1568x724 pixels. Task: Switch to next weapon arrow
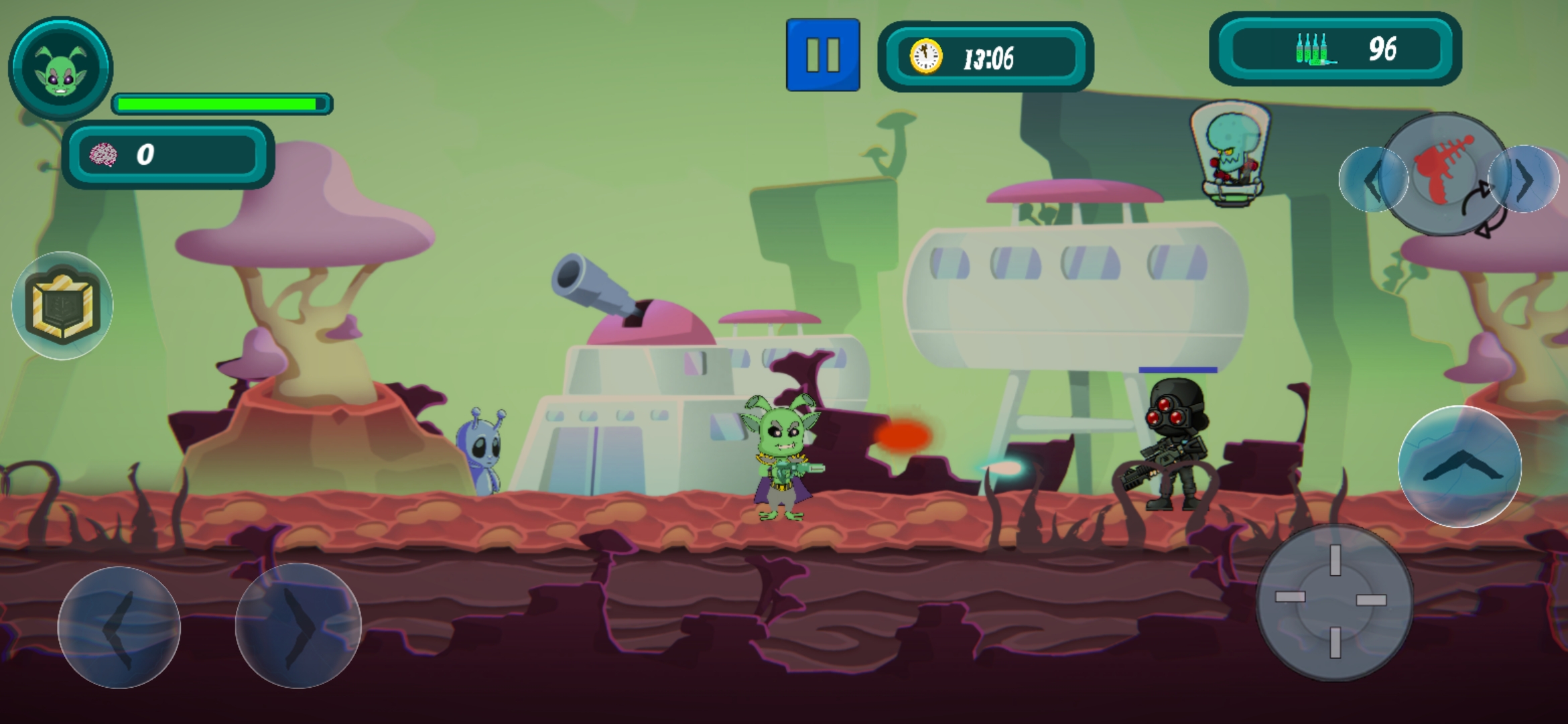[1524, 179]
